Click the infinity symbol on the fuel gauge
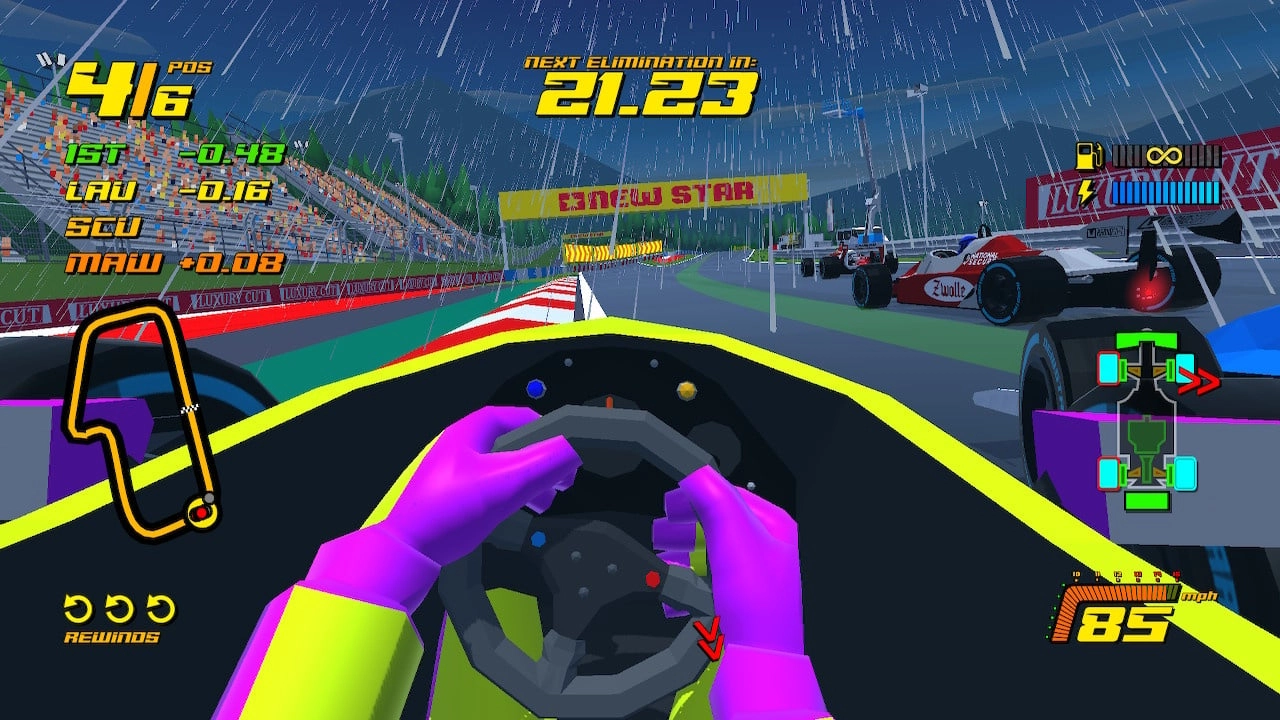Viewport: 1280px width, 720px height. [x=1164, y=155]
